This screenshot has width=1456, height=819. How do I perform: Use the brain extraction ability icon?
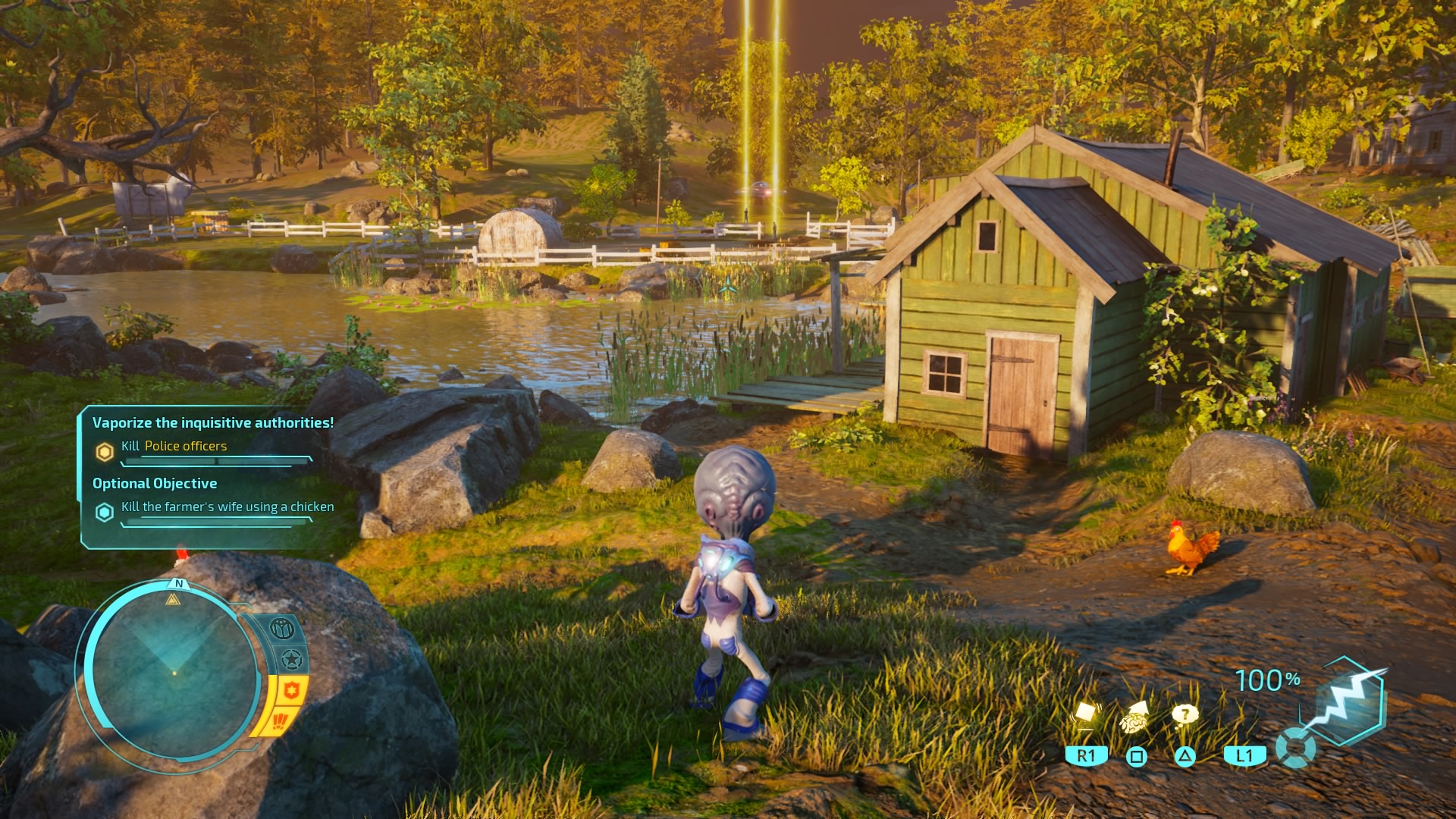pyautogui.click(x=1135, y=715)
